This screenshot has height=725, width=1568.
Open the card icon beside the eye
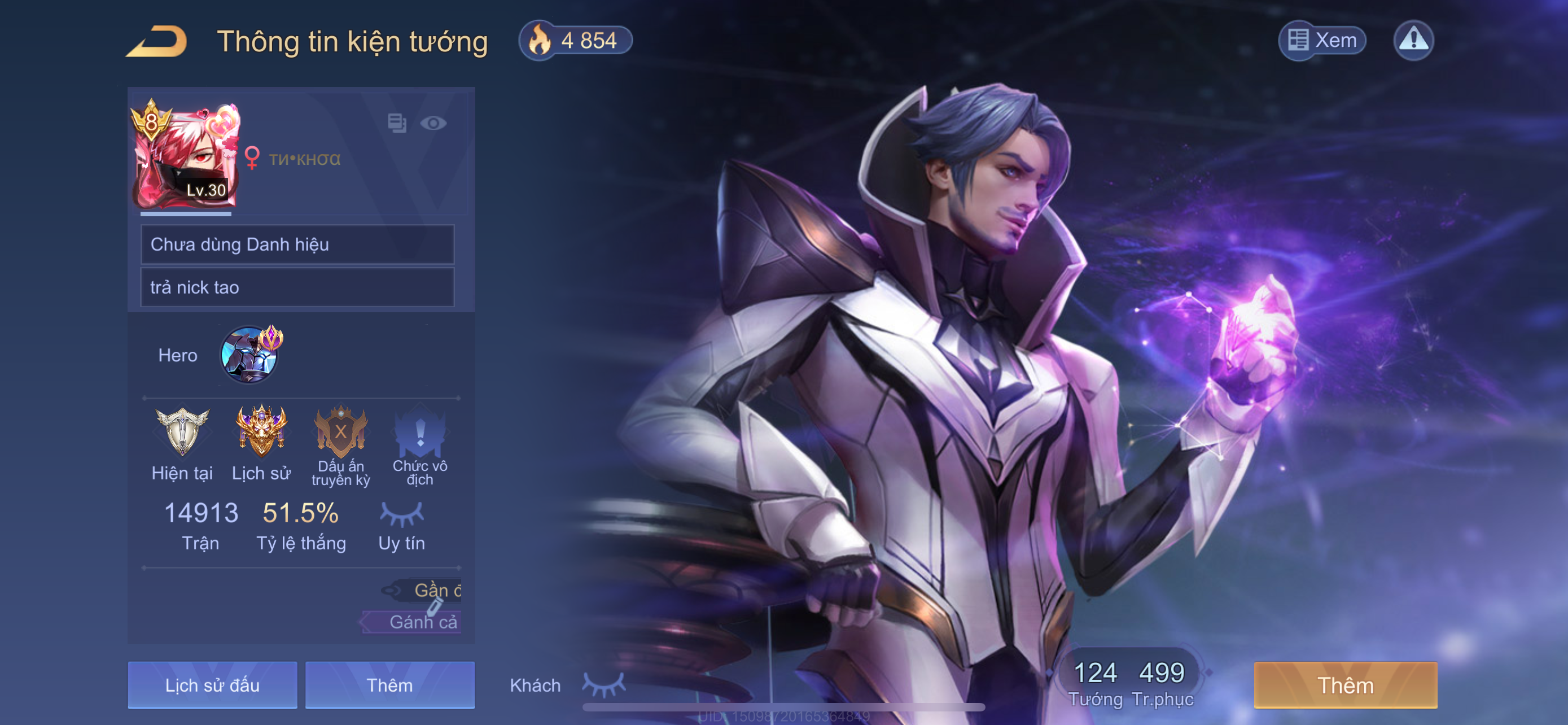(397, 124)
